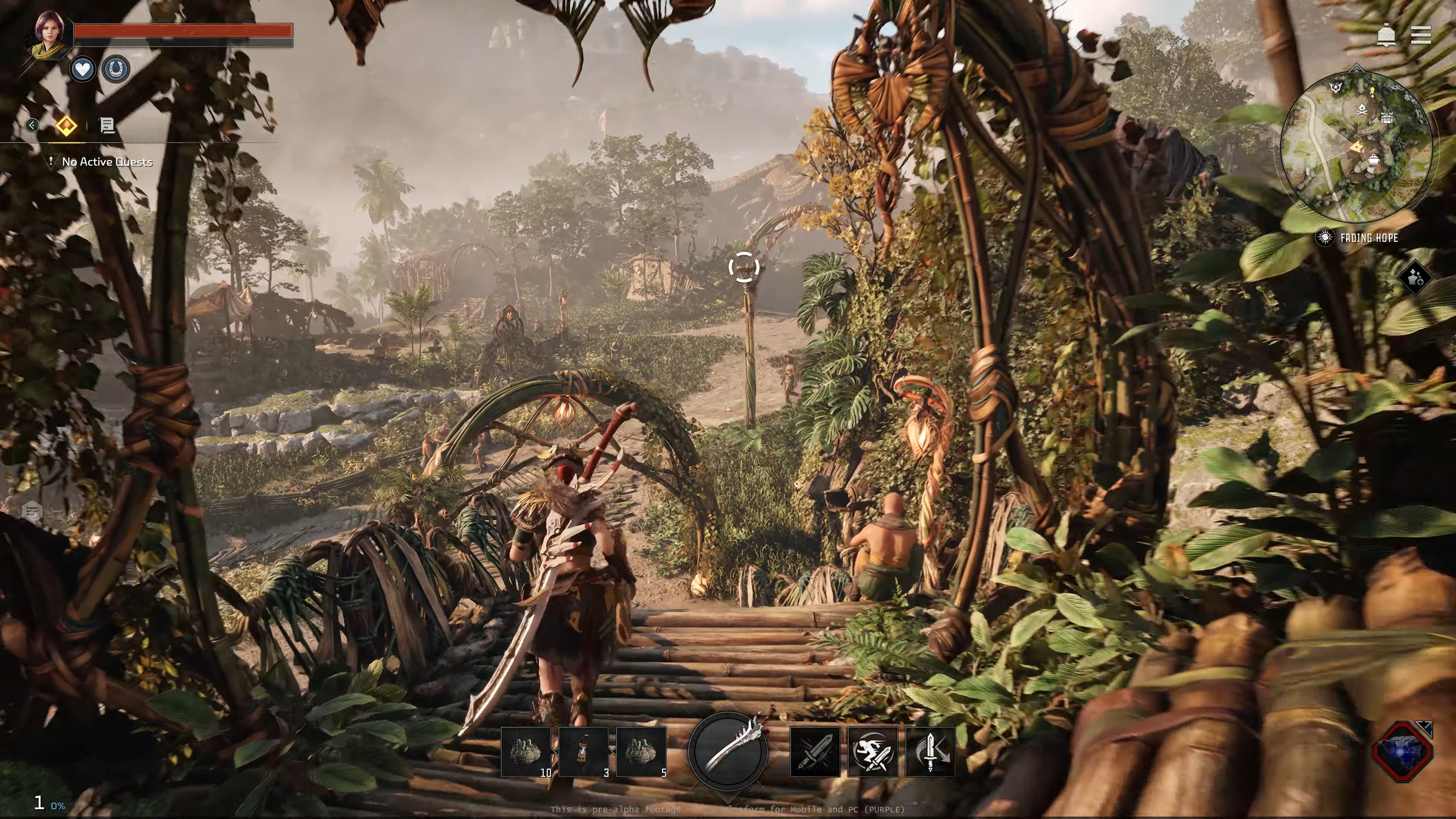Image resolution: width=1456 pixels, height=819 pixels.
Task: Select the white heart buff icon
Action: click(83, 69)
